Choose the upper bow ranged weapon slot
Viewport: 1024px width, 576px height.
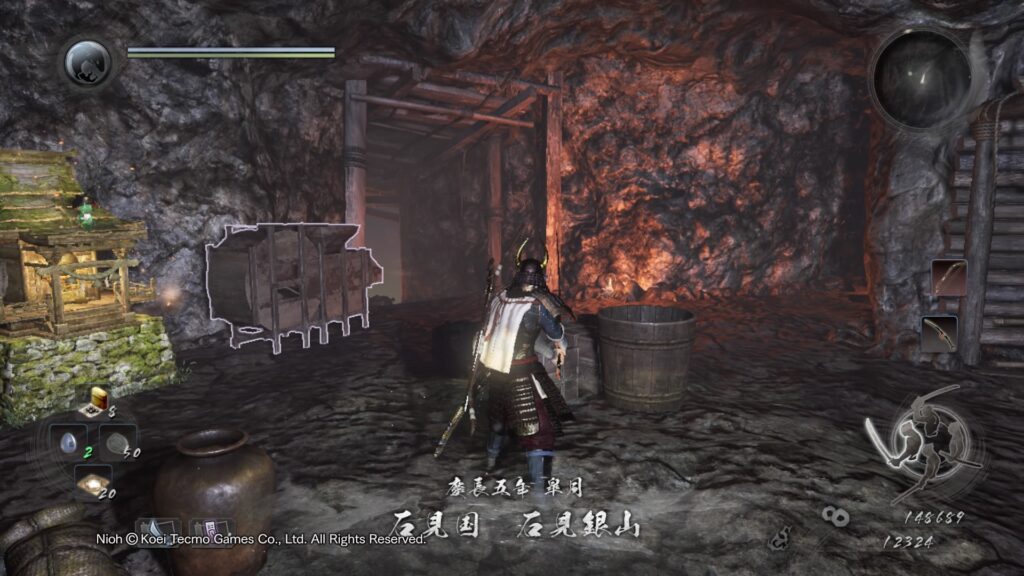click(x=948, y=278)
